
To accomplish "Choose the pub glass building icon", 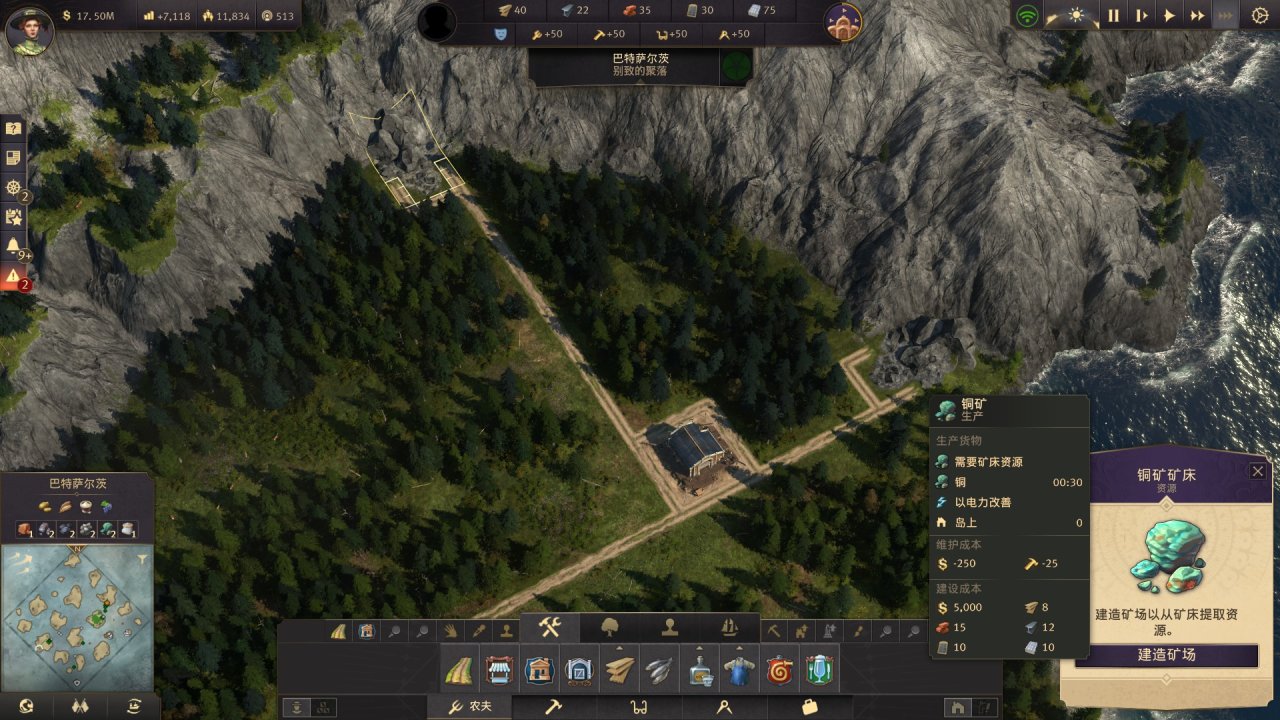I will 818,669.
